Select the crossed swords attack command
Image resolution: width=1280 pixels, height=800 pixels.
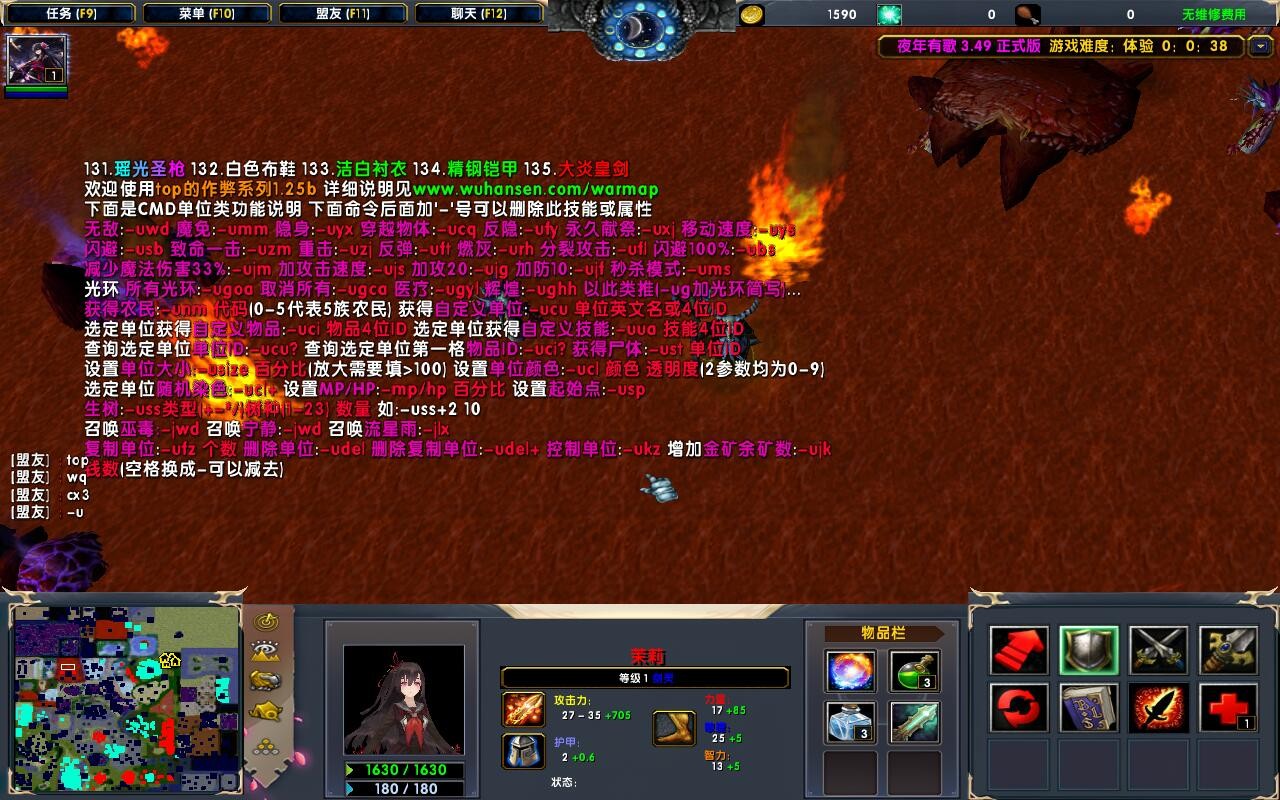1159,650
